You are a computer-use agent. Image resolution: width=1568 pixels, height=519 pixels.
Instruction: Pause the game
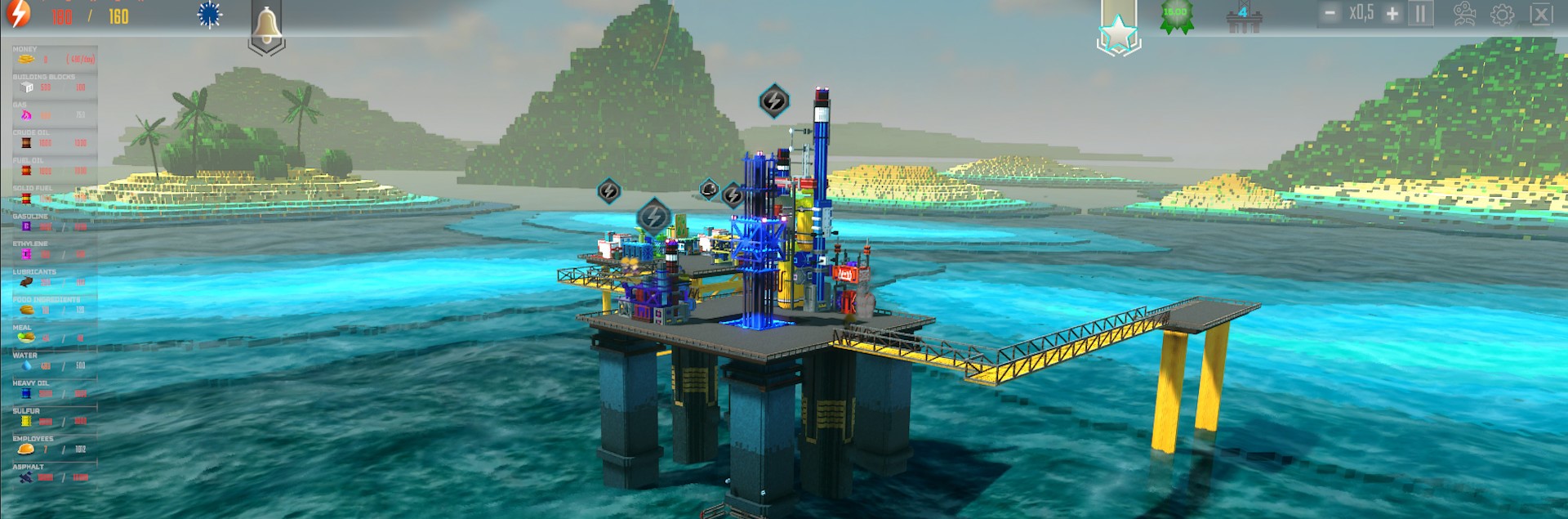tap(1420, 14)
